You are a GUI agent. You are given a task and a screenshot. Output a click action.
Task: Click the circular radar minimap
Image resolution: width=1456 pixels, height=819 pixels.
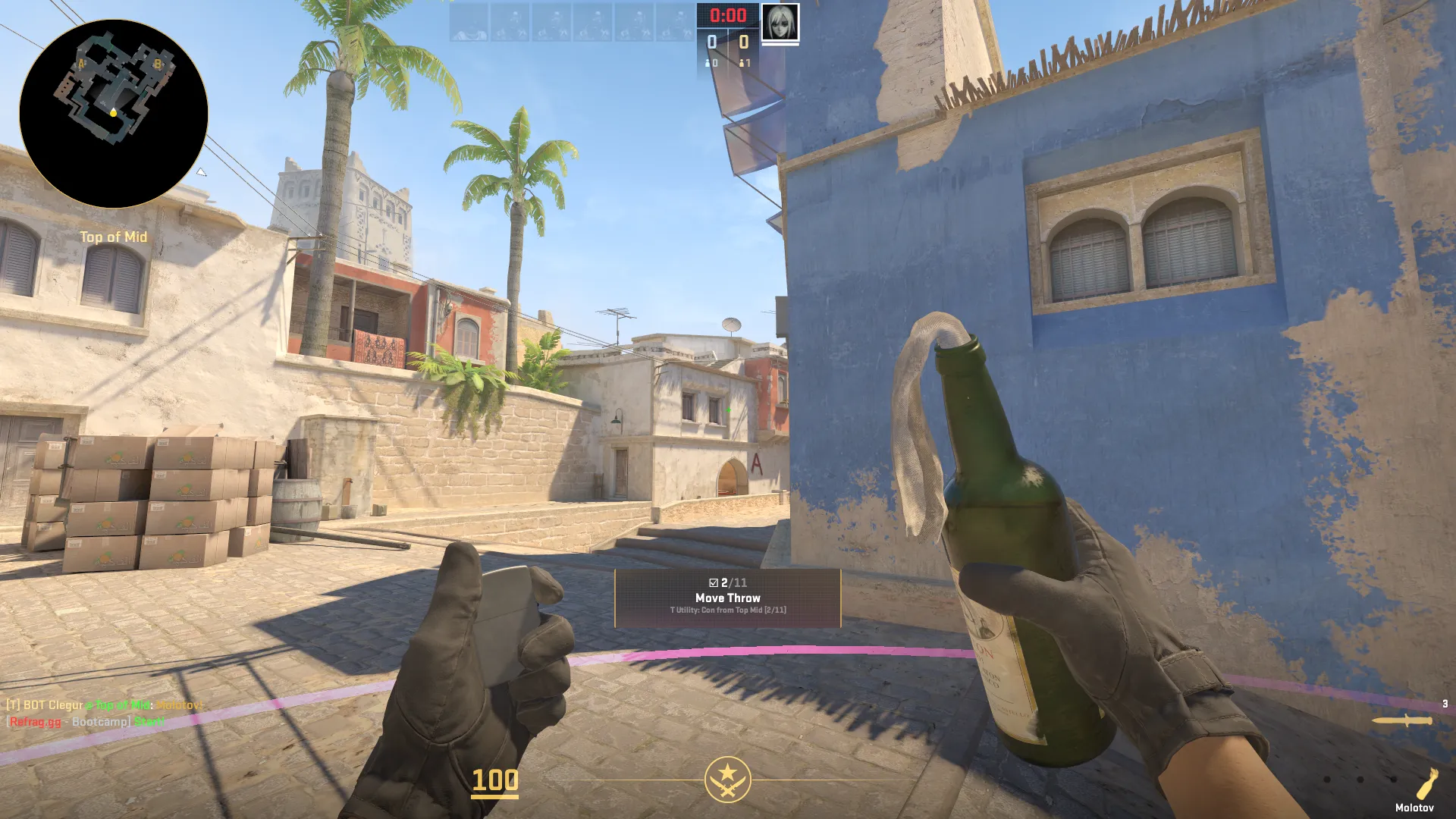pyautogui.click(x=114, y=114)
